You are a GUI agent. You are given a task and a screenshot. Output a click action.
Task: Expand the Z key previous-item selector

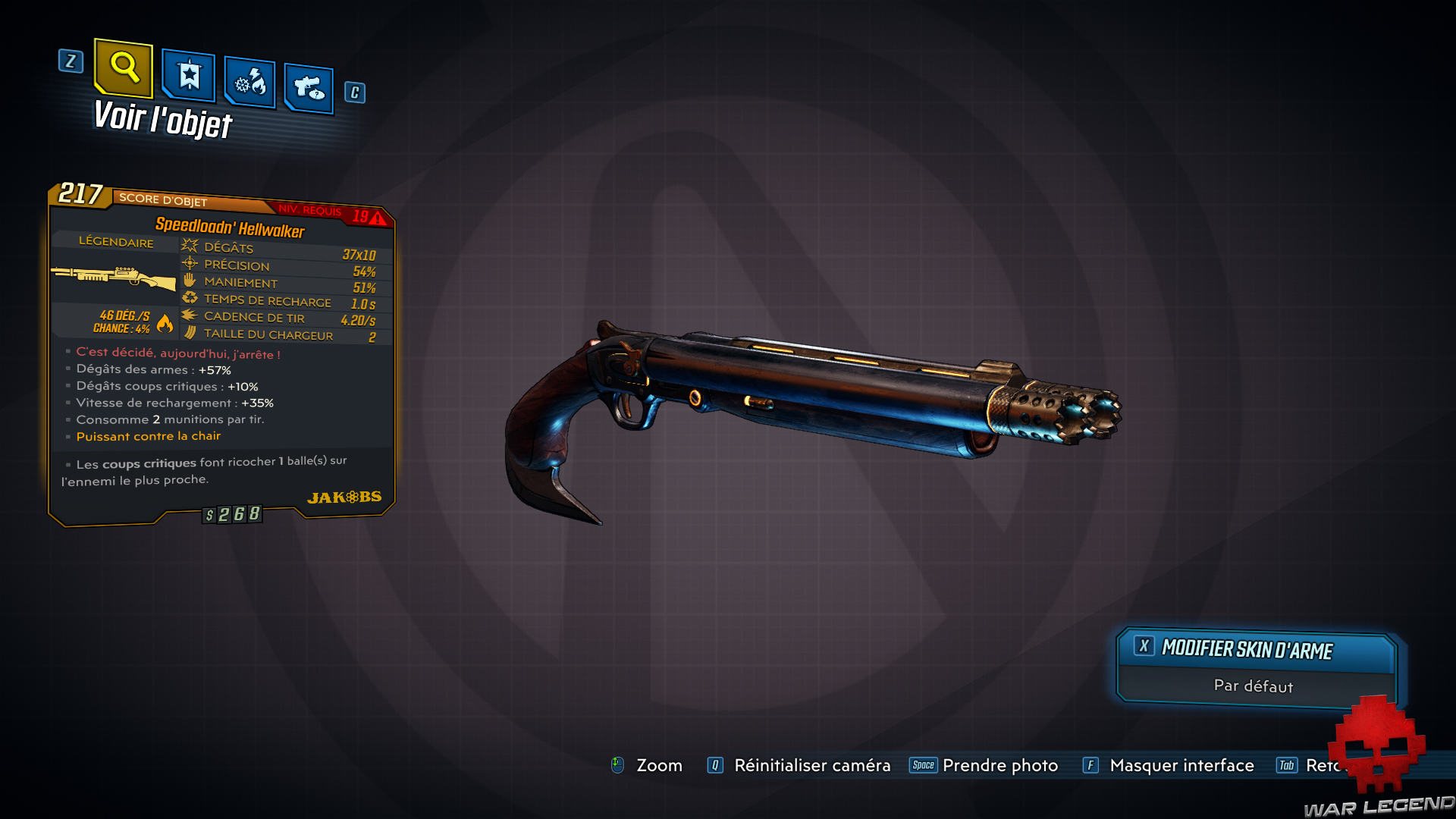click(71, 62)
